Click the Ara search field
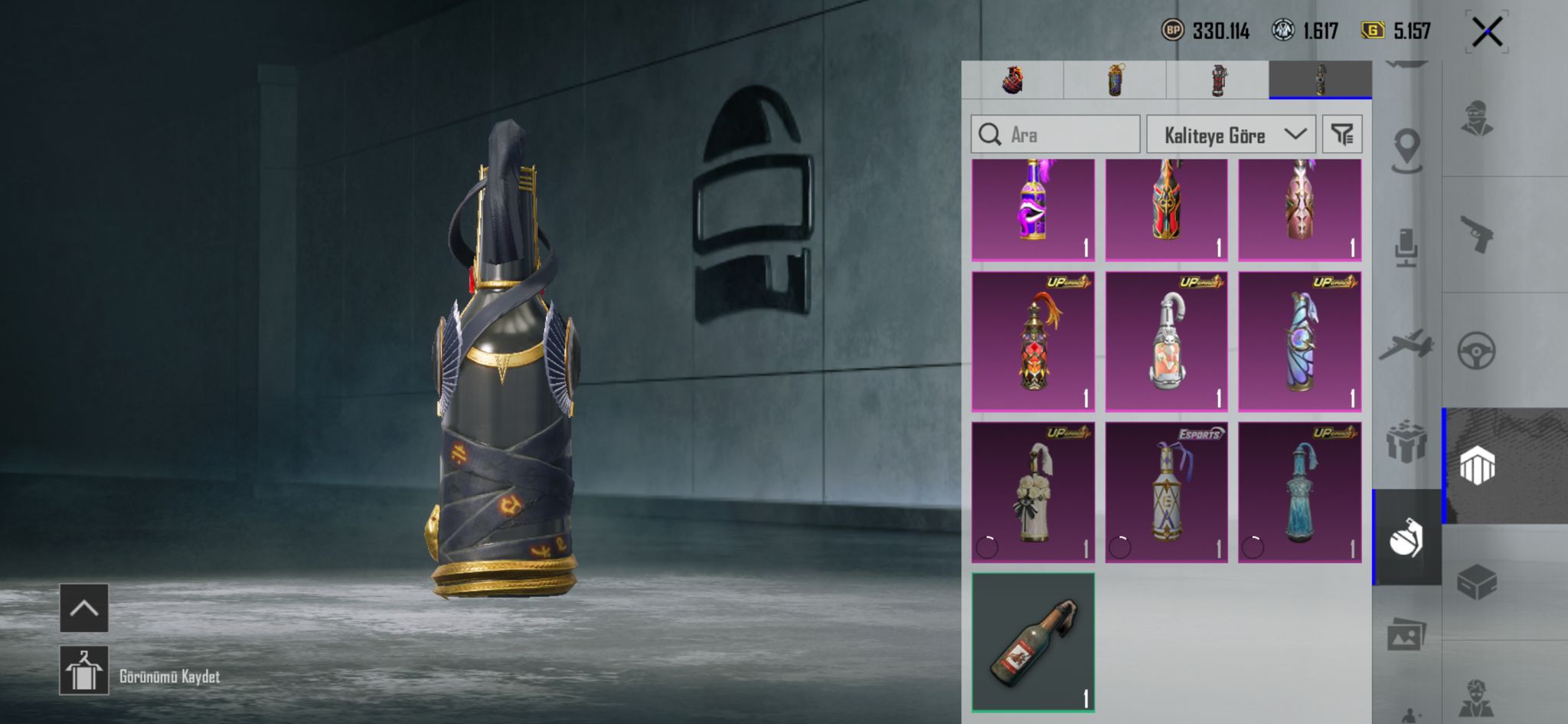Image resolution: width=1568 pixels, height=724 pixels. click(1055, 135)
